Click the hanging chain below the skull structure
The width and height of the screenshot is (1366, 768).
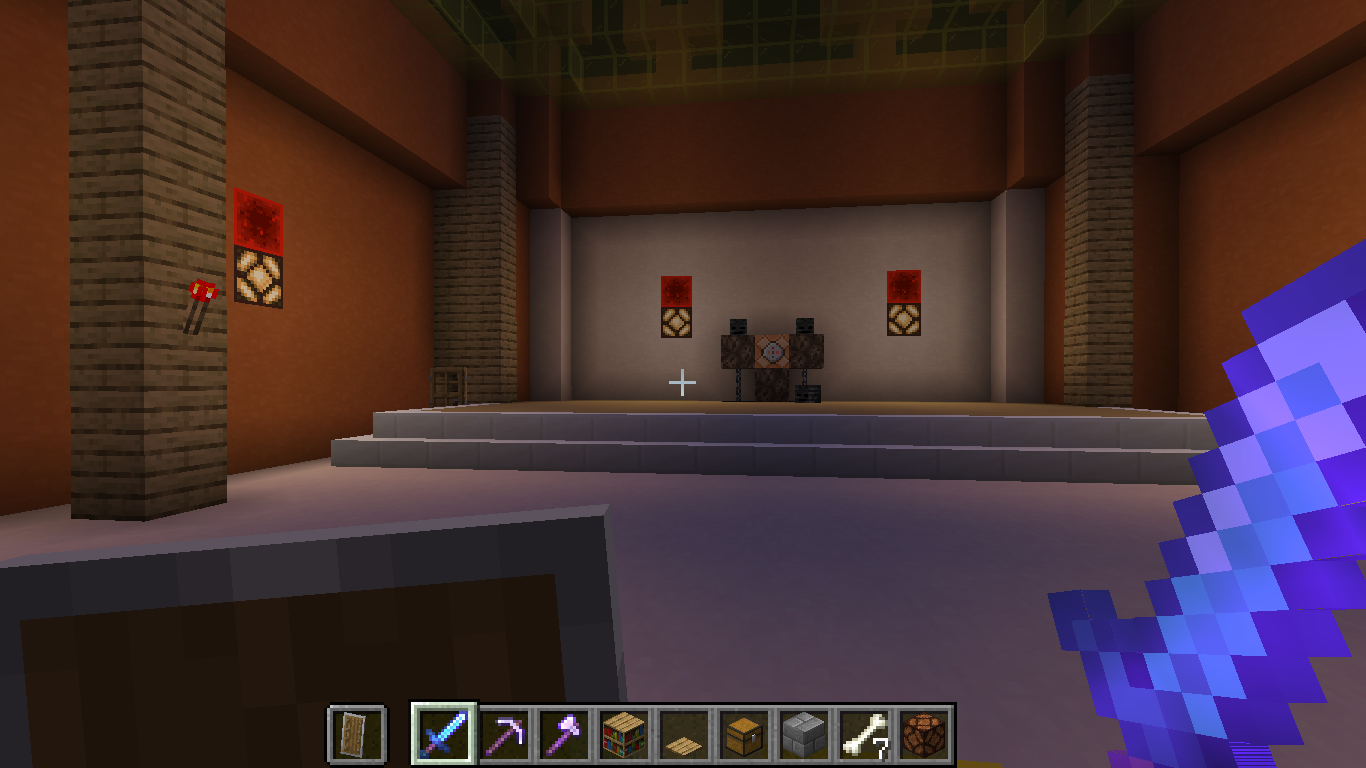click(x=738, y=383)
